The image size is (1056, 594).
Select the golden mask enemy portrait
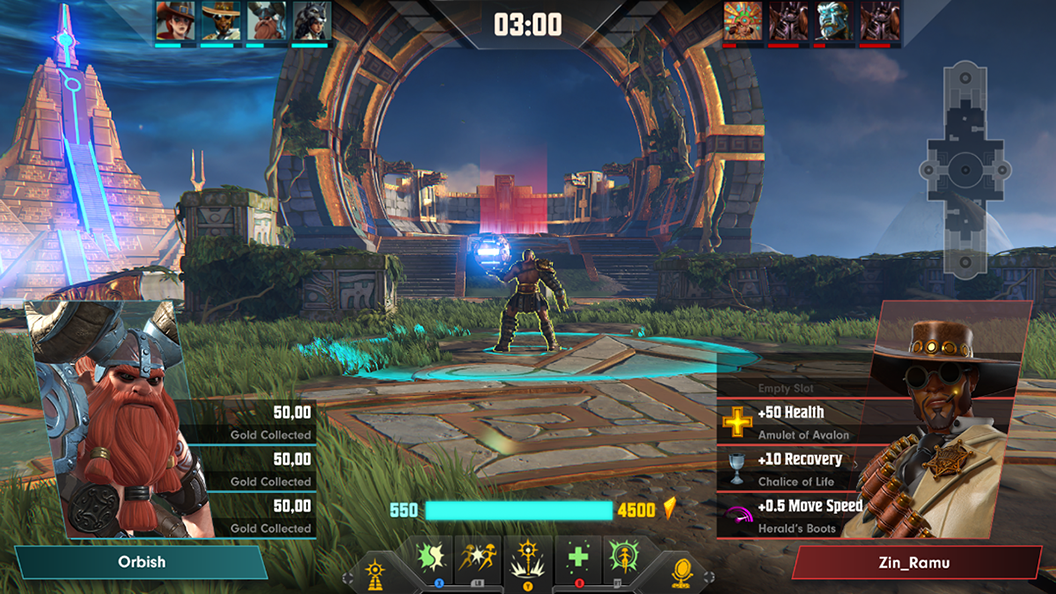743,21
